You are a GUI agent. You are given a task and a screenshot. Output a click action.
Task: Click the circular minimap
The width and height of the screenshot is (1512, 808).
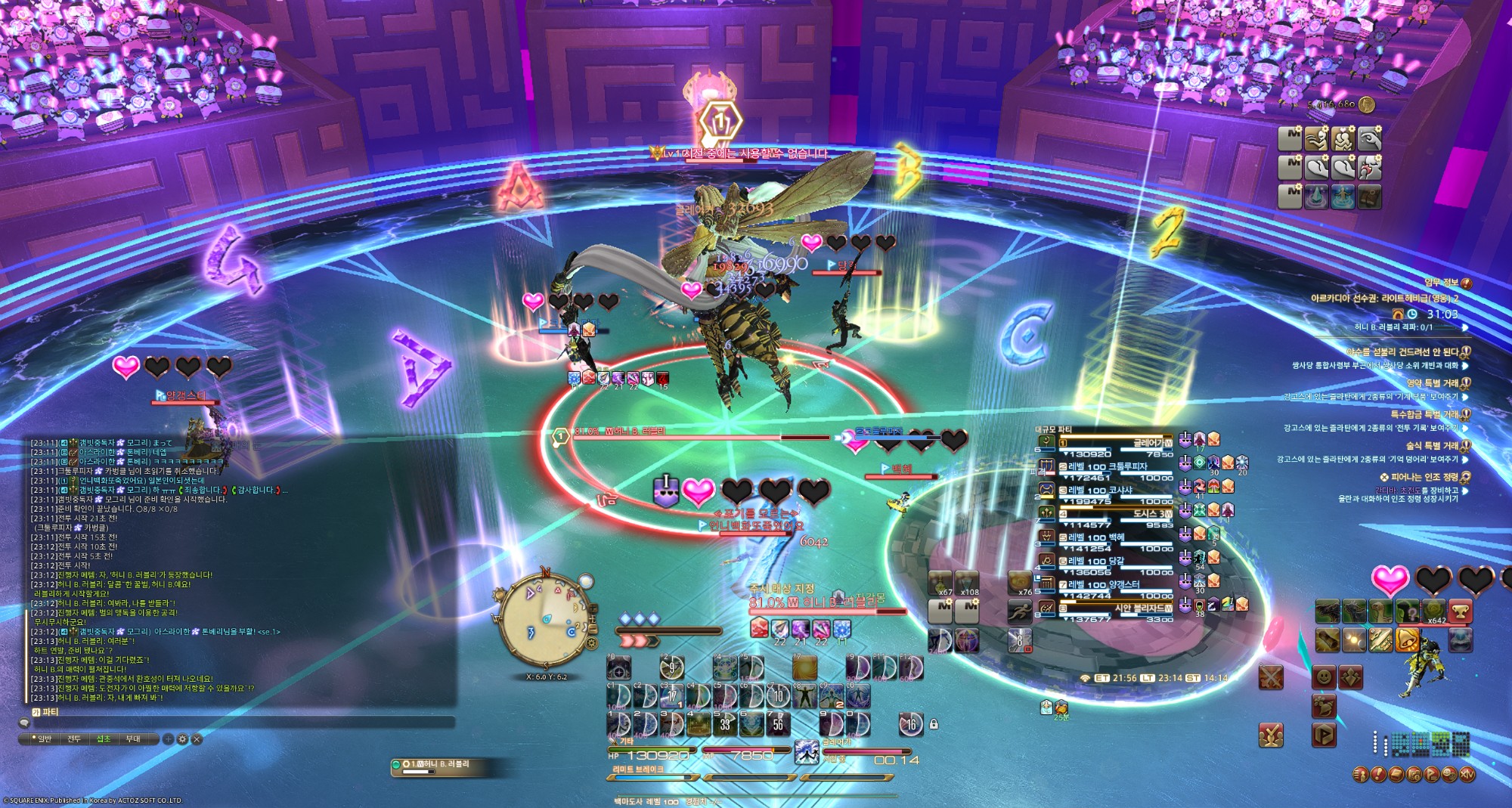click(543, 621)
